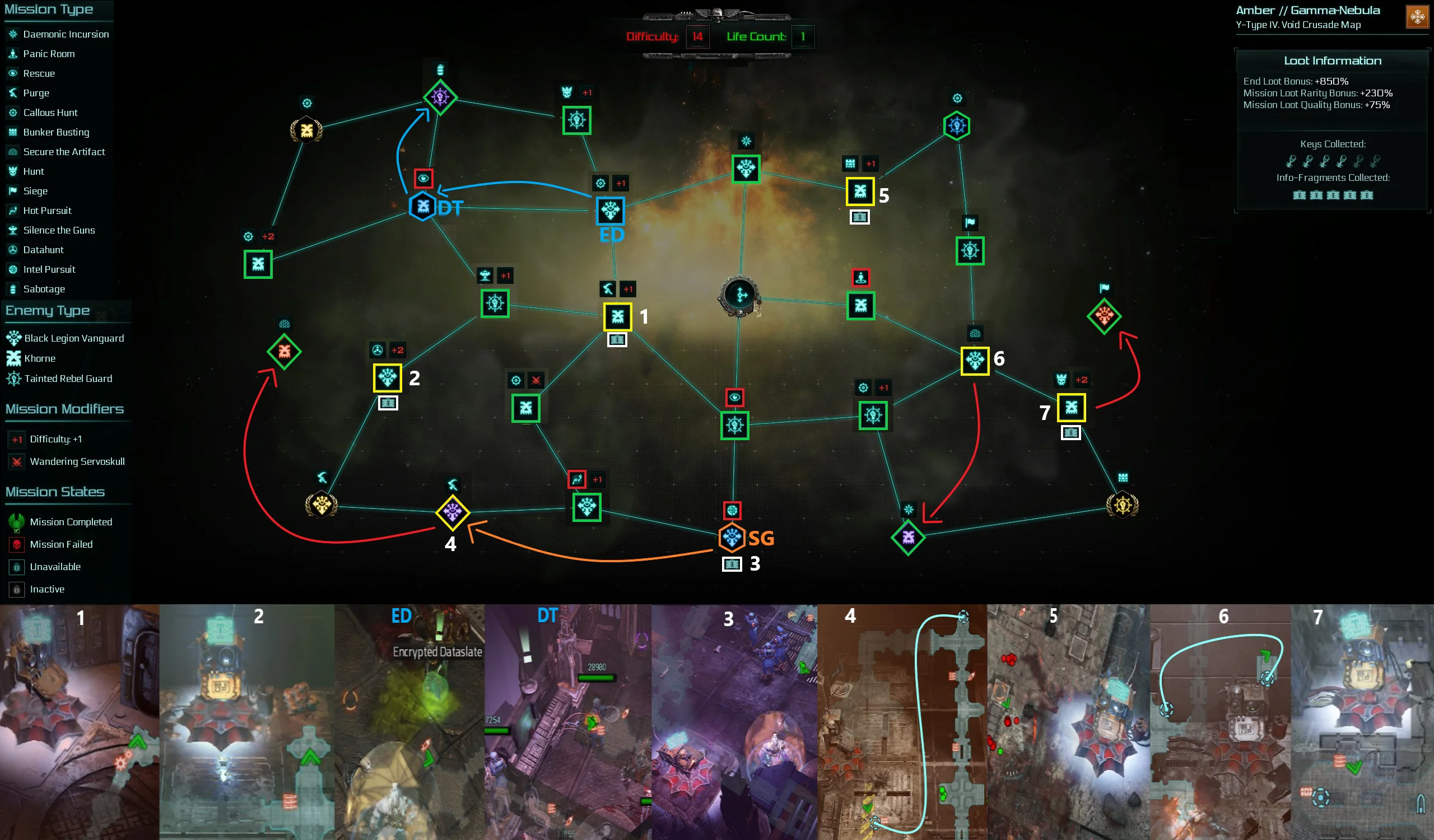Viewport: 1434px width, 840px height.
Task: Open the blue hexagon mission marked DT
Action: [423, 207]
